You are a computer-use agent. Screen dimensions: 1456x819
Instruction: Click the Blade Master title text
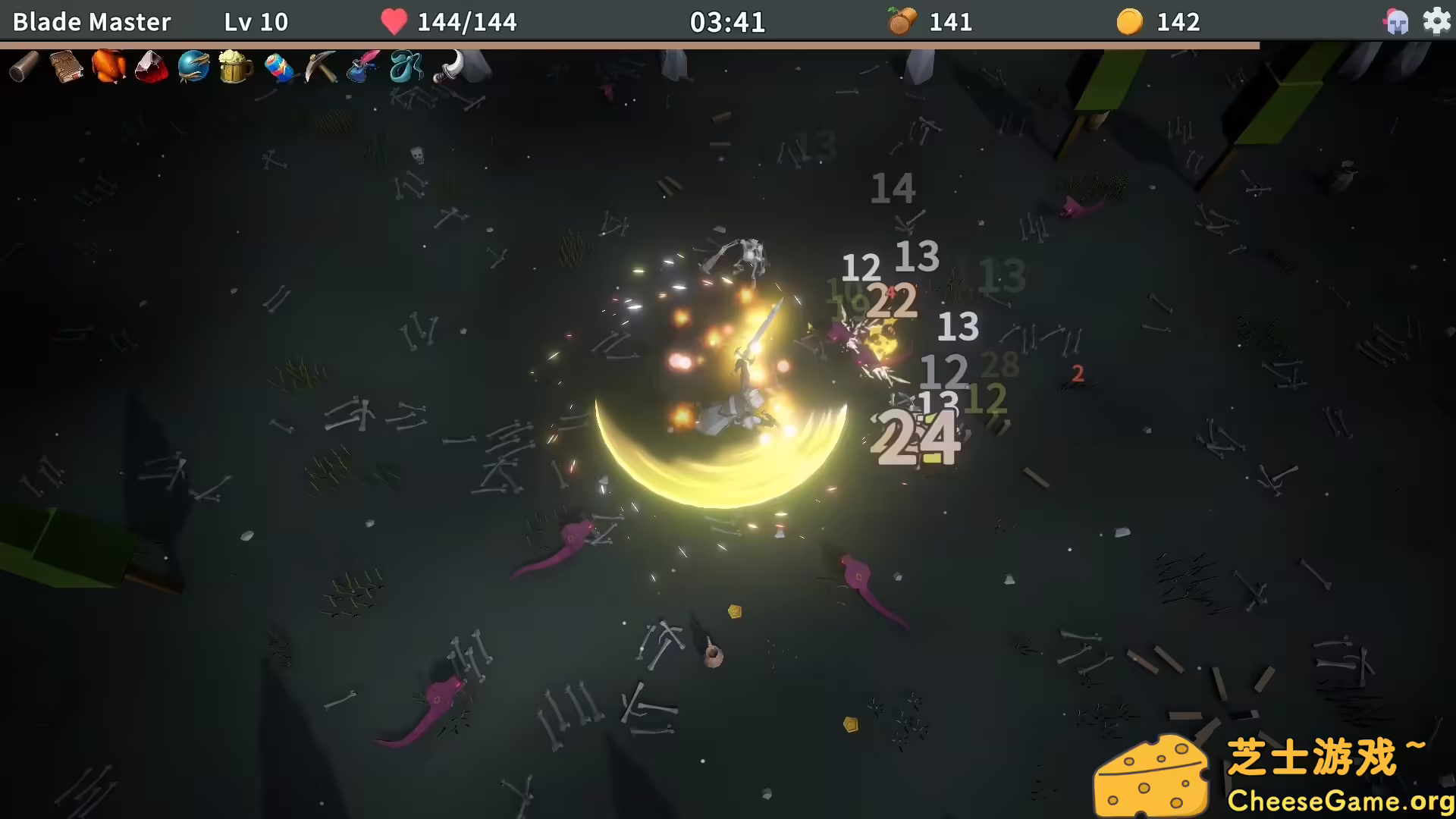(90, 21)
